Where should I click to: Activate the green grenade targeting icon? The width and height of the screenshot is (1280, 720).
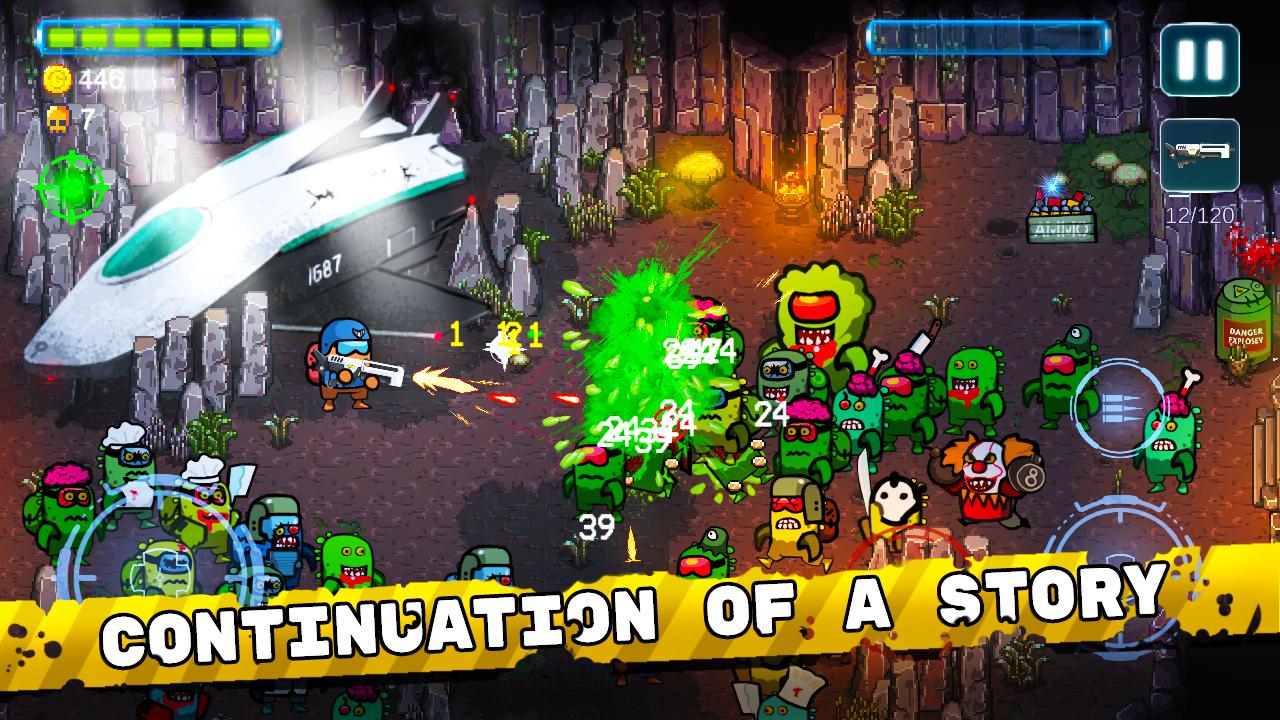72,187
